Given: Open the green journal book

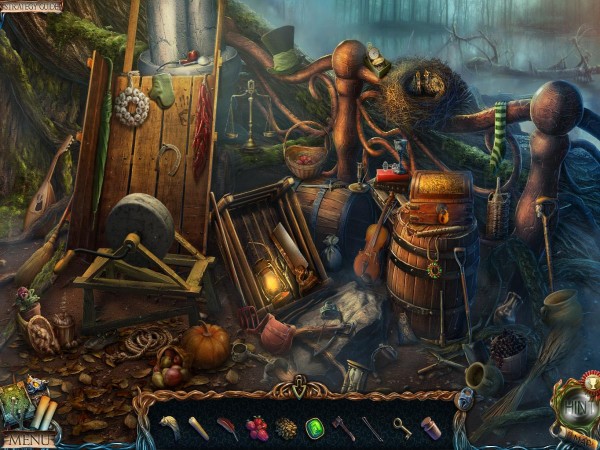Looking at the screenshot, I should [18, 401].
